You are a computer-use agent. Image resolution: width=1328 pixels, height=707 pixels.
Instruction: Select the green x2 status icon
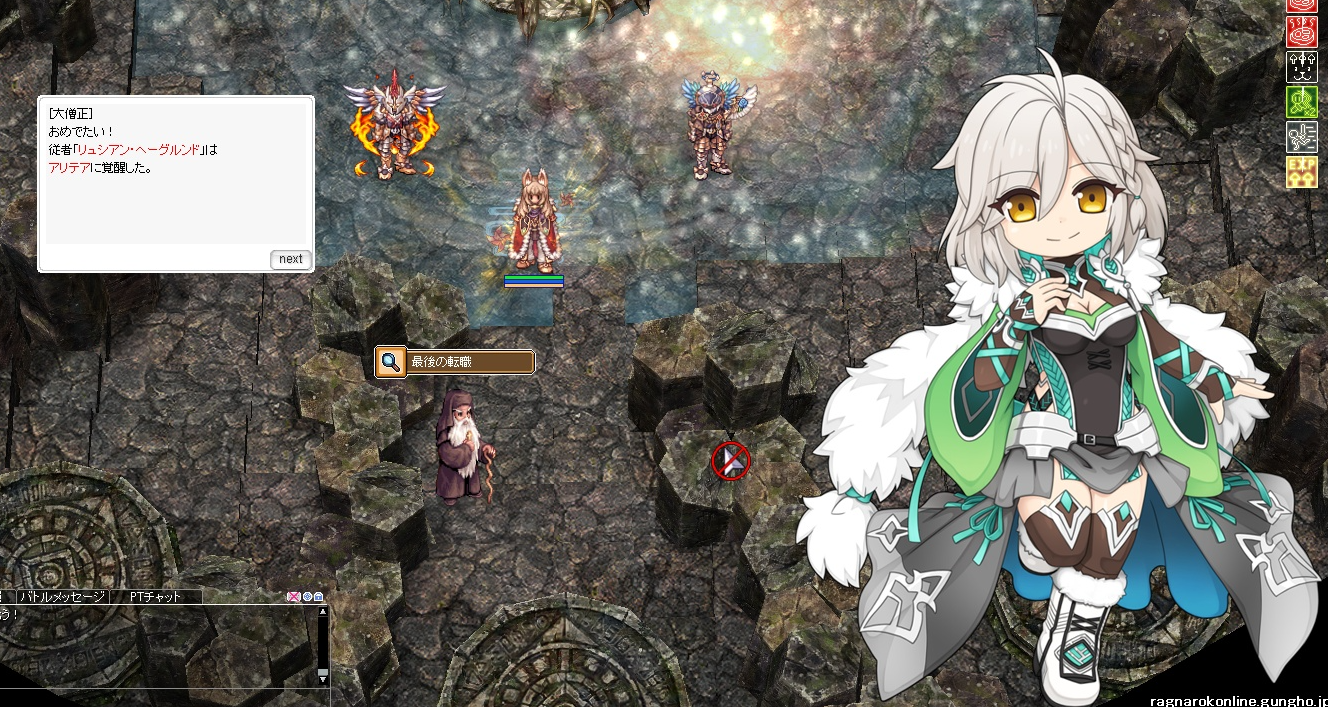(1301, 103)
